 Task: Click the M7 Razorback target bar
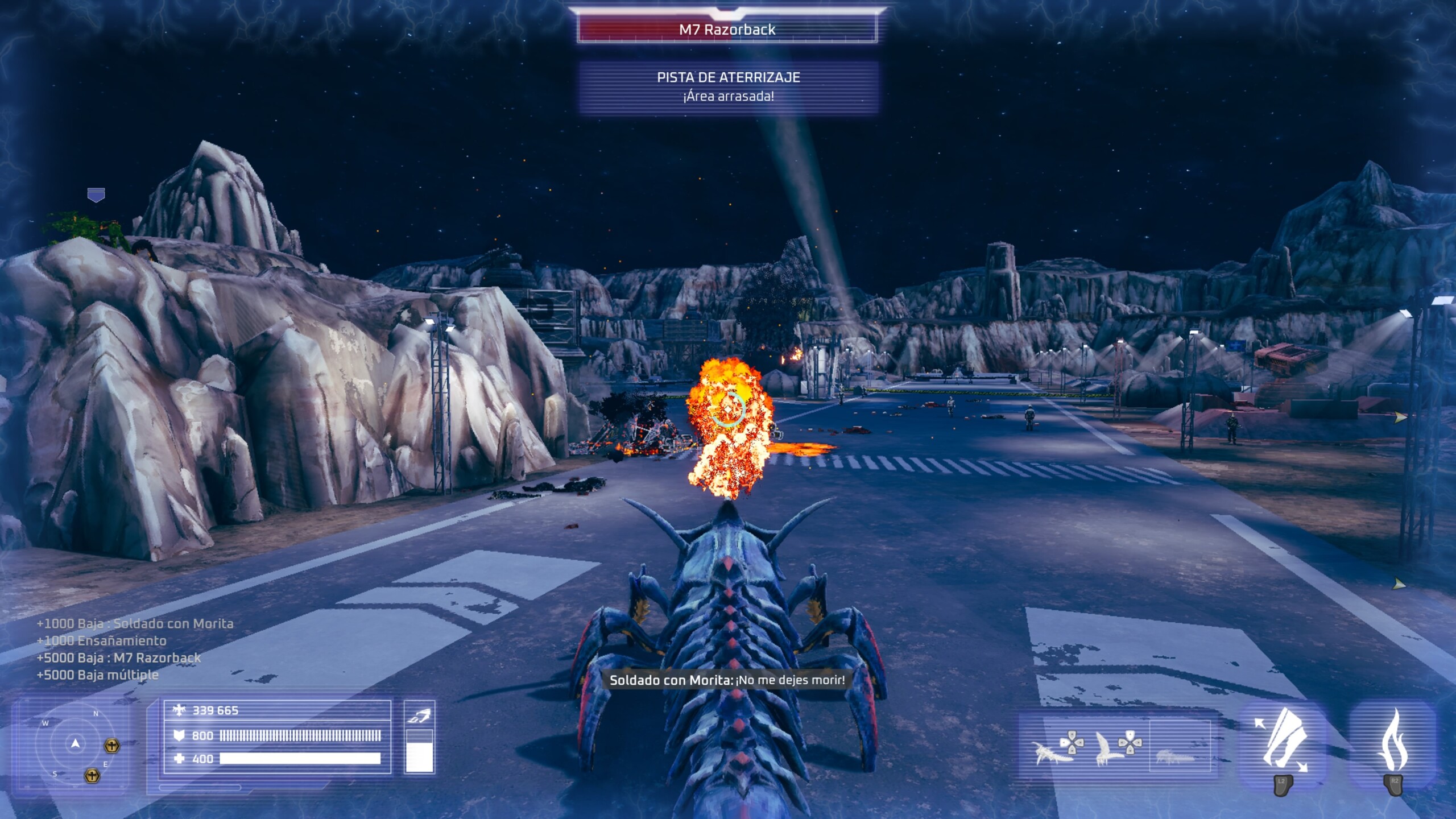point(727,30)
